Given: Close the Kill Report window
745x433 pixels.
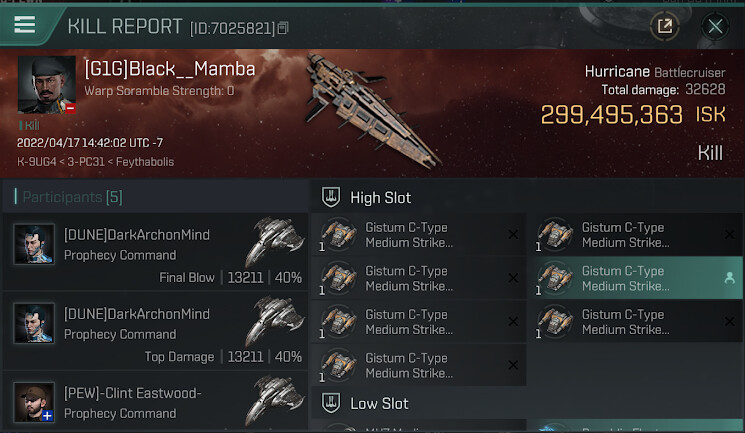Looking at the screenshot, I should pos(715,26).
